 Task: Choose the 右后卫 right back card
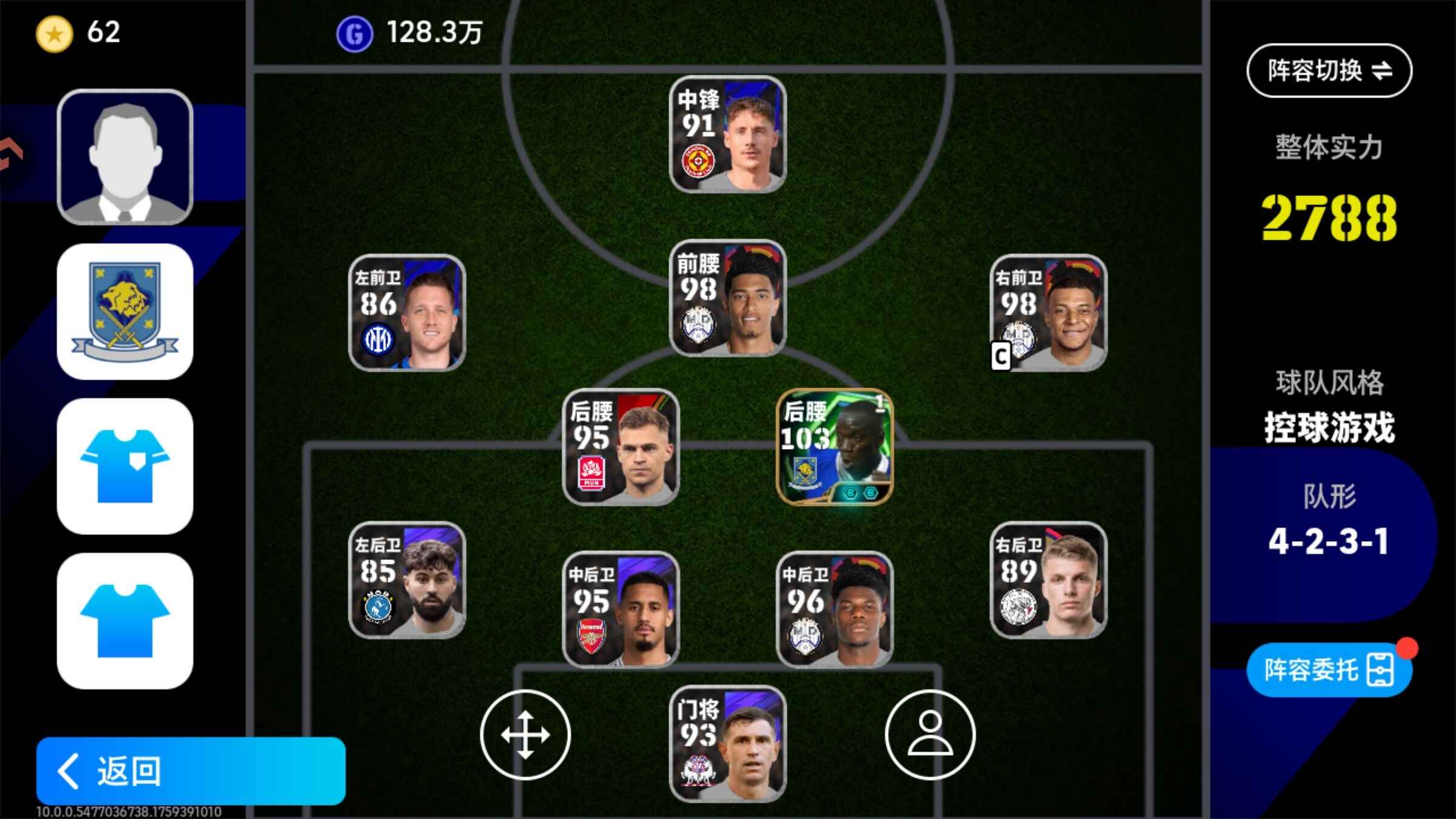(x=1048, y=580)
